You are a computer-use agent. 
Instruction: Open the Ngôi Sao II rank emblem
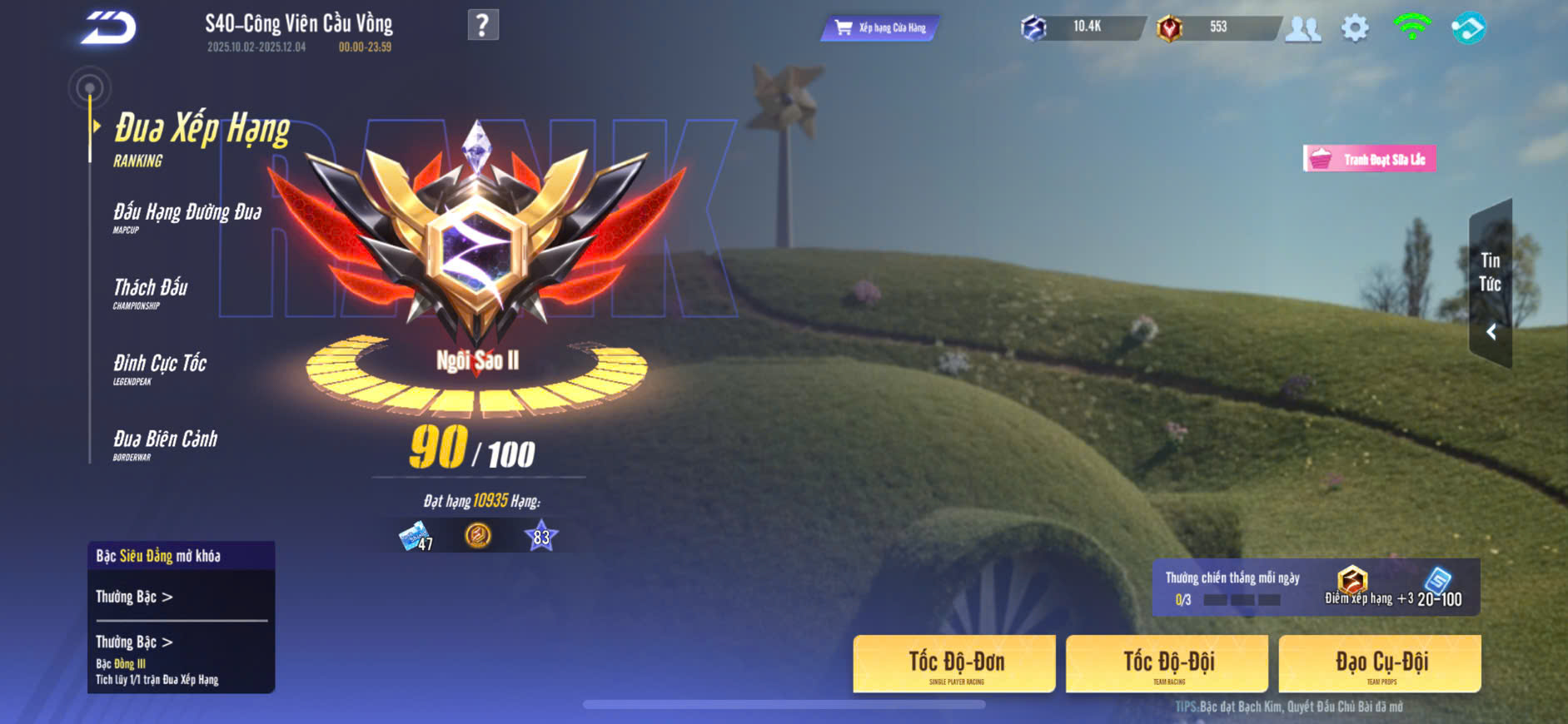coord(477,250)
